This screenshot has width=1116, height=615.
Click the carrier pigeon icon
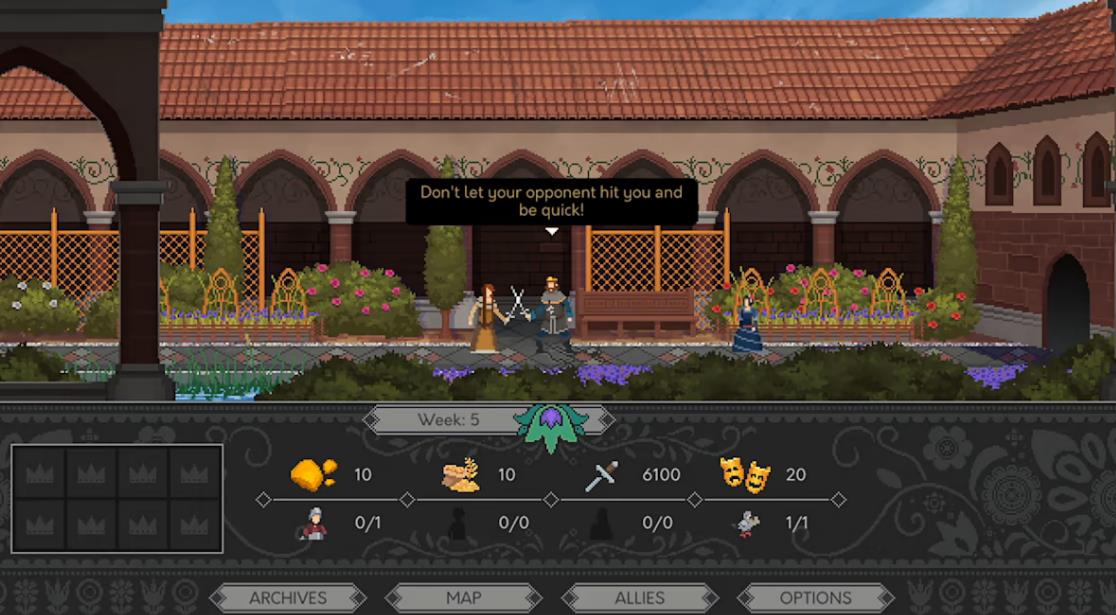pyautogui.click(x=746, y=523)
